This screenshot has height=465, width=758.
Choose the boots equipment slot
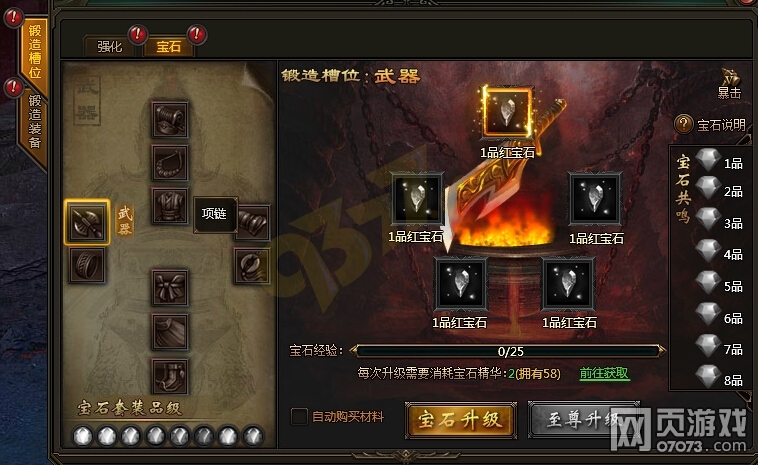[x=170, y=375]
